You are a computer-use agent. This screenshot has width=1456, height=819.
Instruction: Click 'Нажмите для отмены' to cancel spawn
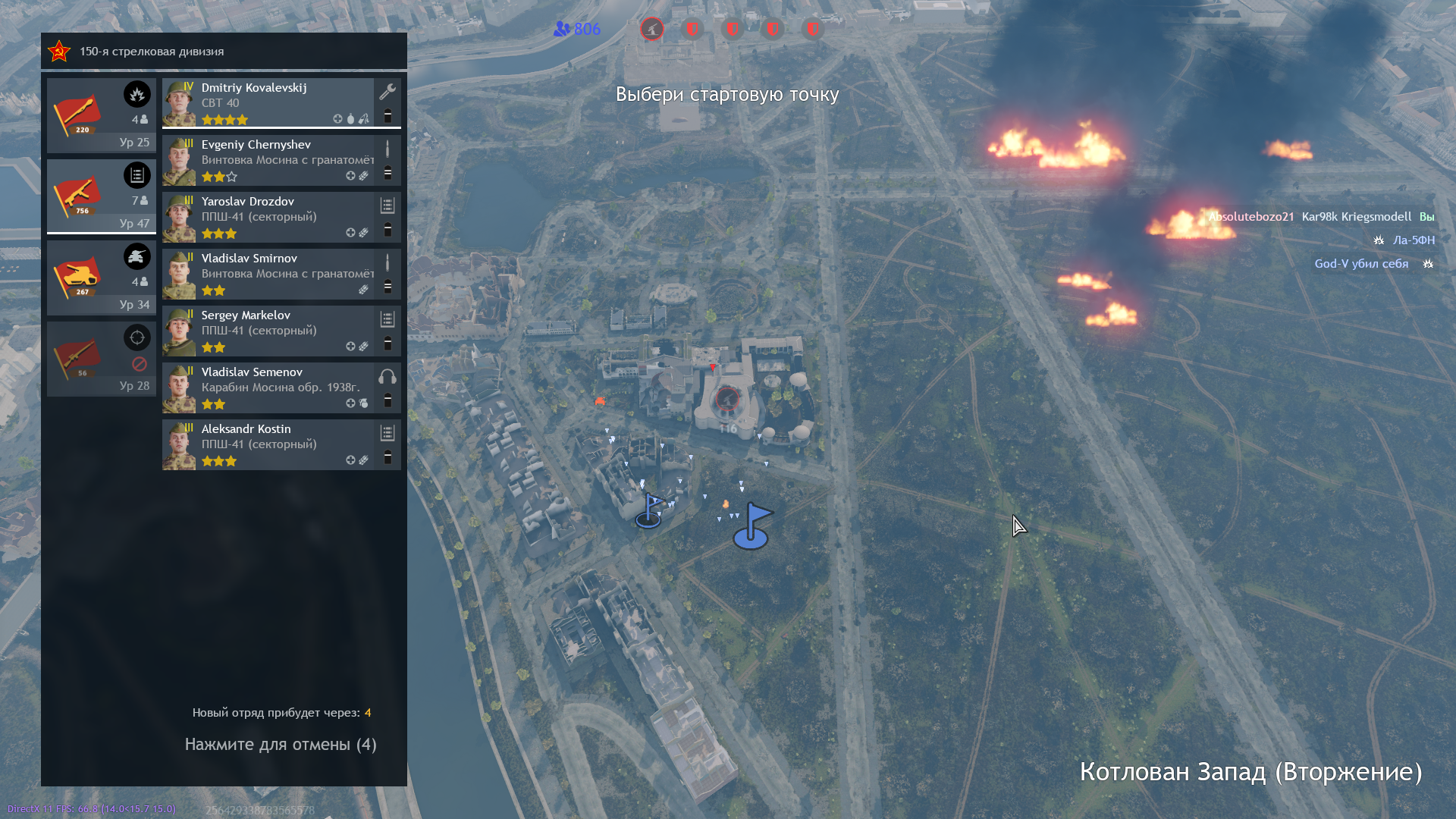click(281, 745)
